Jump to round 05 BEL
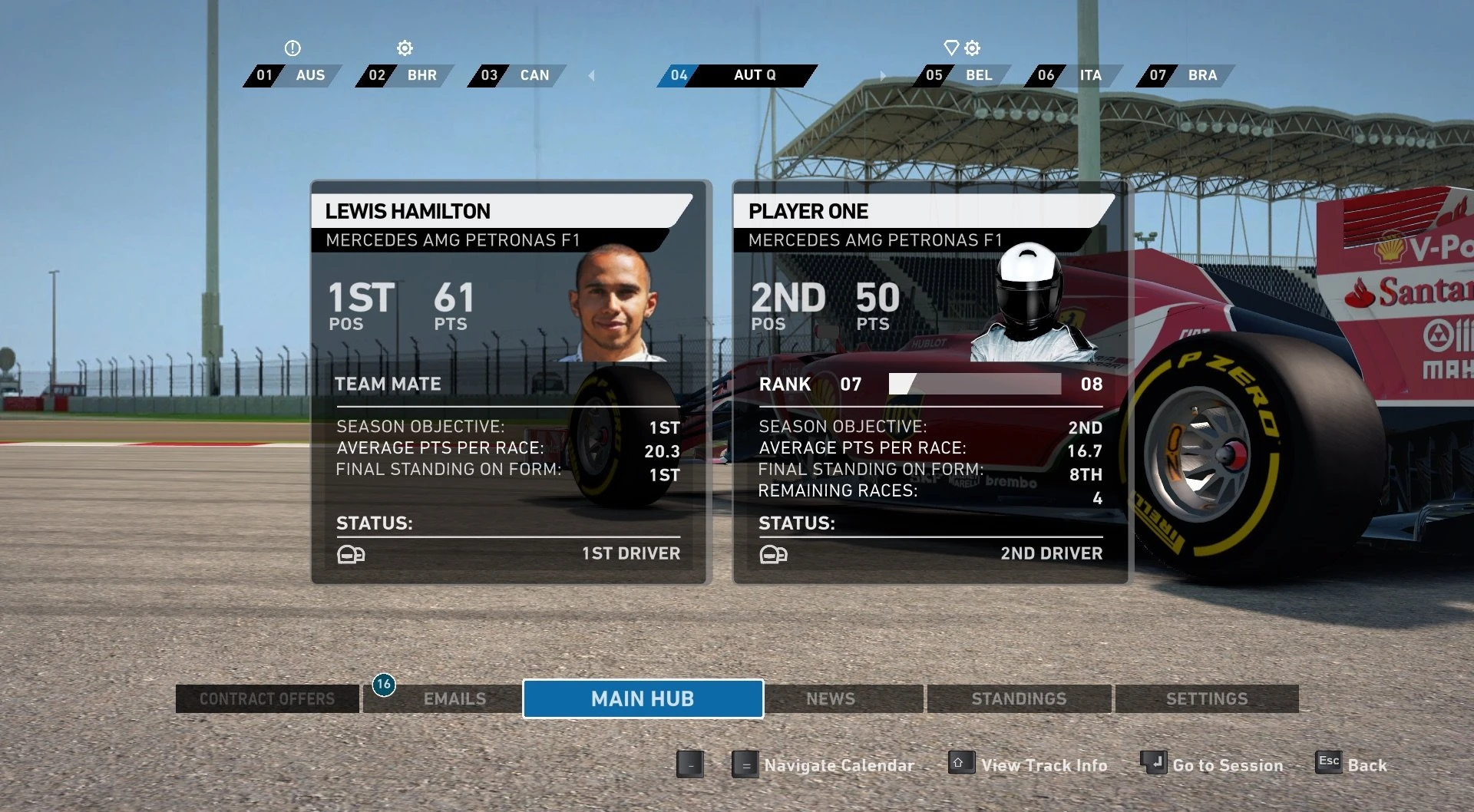 click(x=961, y=75)
